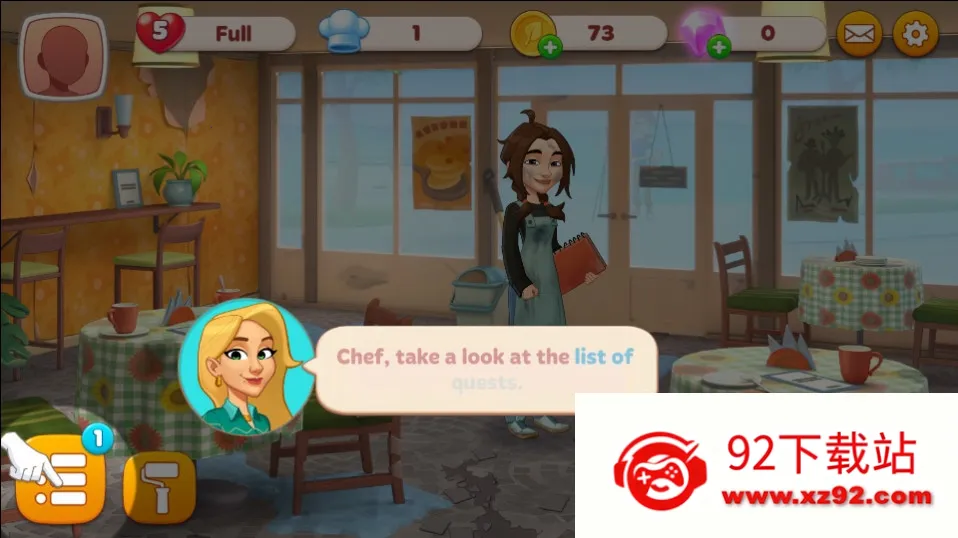This screenshot has width=958, height=538.
Task: Open the paint roller renovation menu
Action: pos(158,487)
